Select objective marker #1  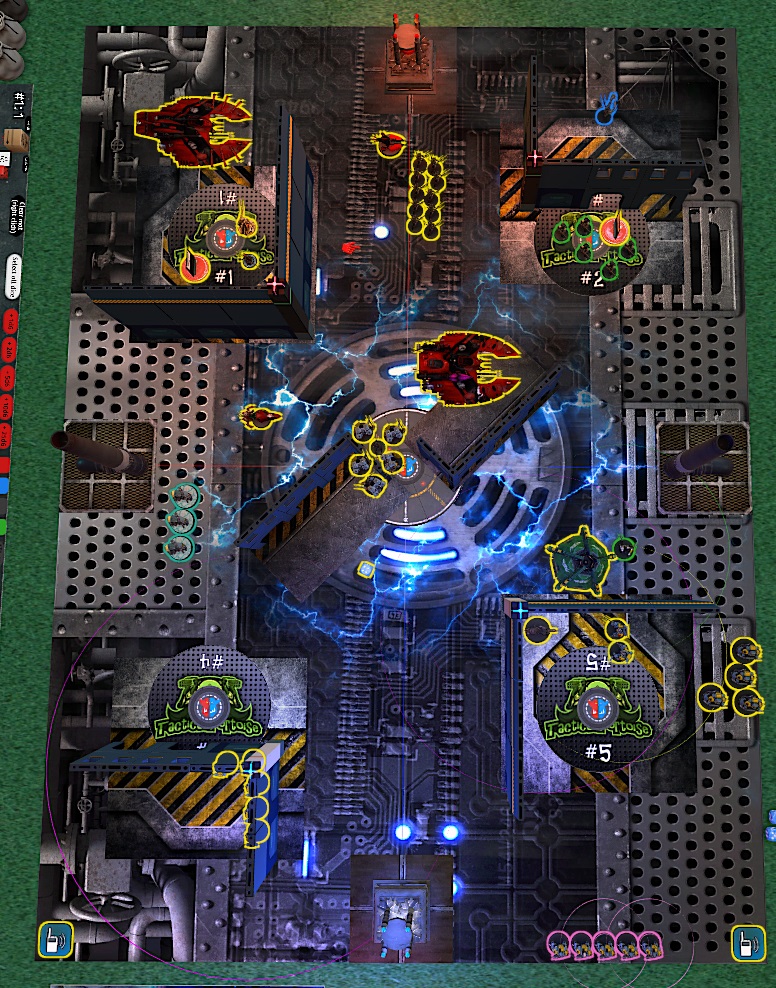(222, 237)
